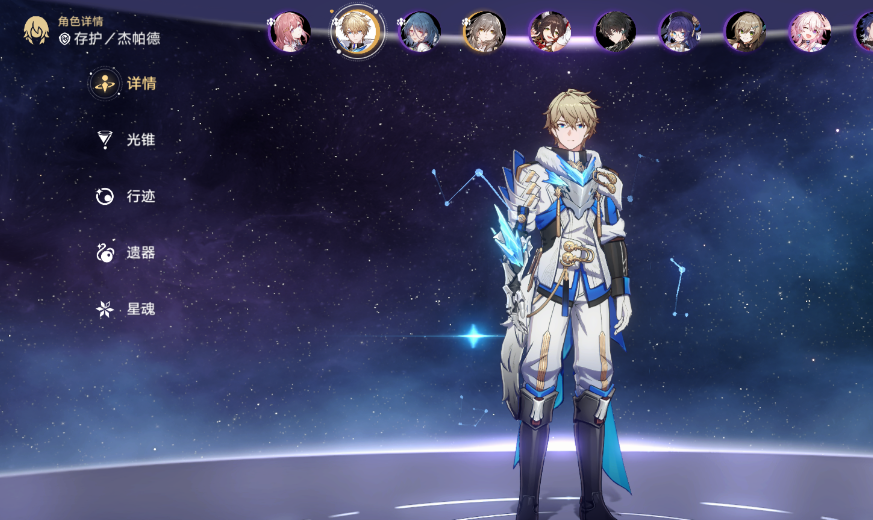Choose the dark purple-haired character portrait
873x520 pixels.
680,32
